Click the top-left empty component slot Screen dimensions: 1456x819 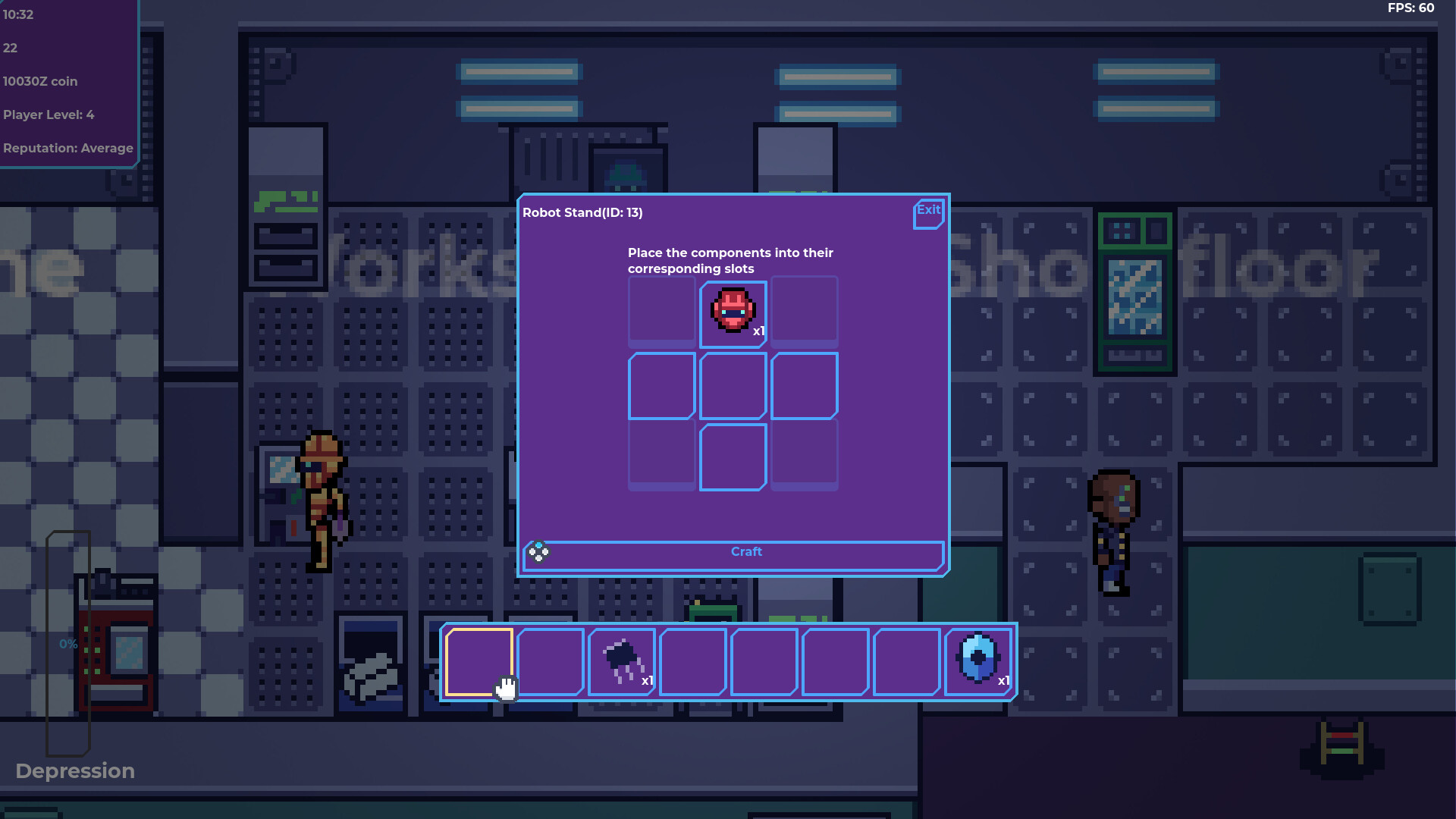(x=661, y=311)
